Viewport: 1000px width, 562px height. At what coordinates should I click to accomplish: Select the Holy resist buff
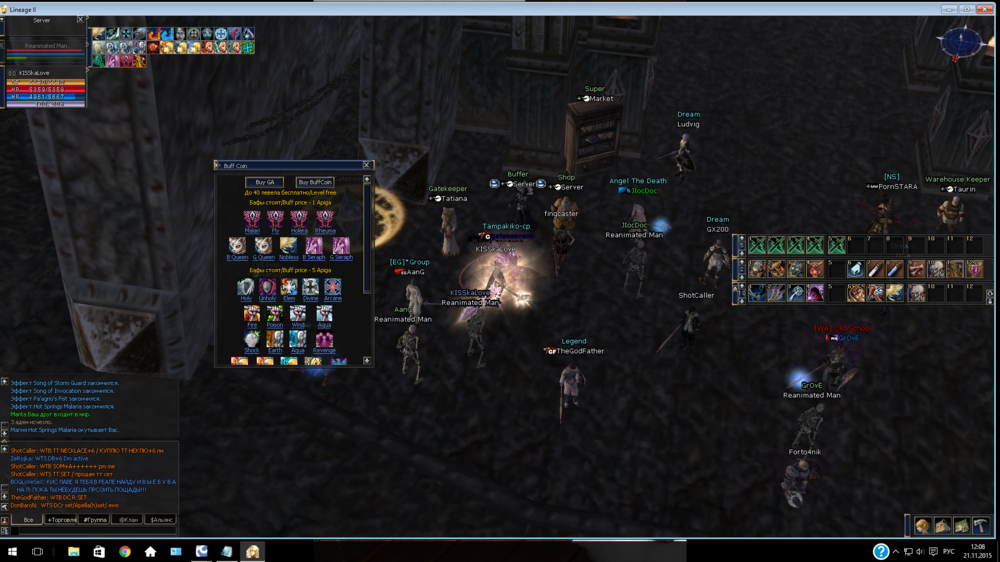point(246,288)
